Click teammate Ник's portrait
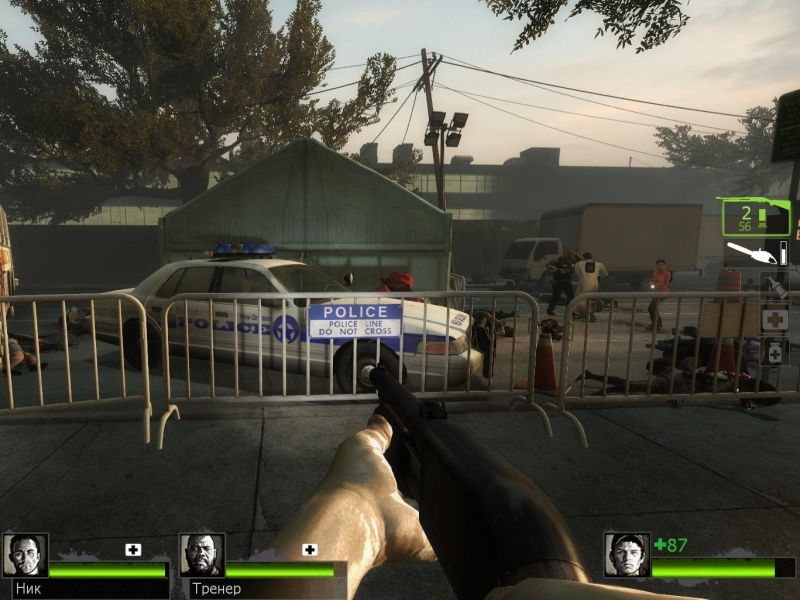The height and width of the screenshot is (600, 800). point(25,555)
